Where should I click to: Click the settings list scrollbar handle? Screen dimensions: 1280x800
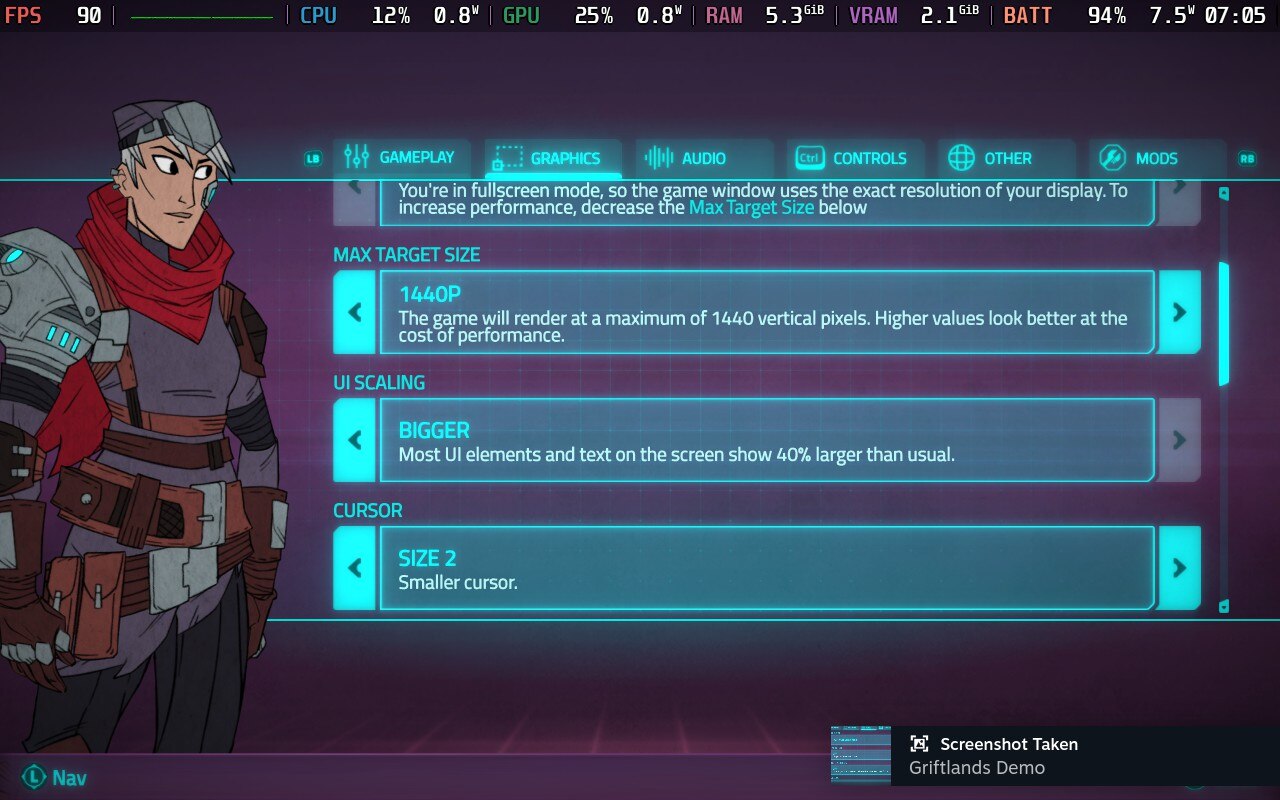pyautogui.click(x=1223, y=323)
